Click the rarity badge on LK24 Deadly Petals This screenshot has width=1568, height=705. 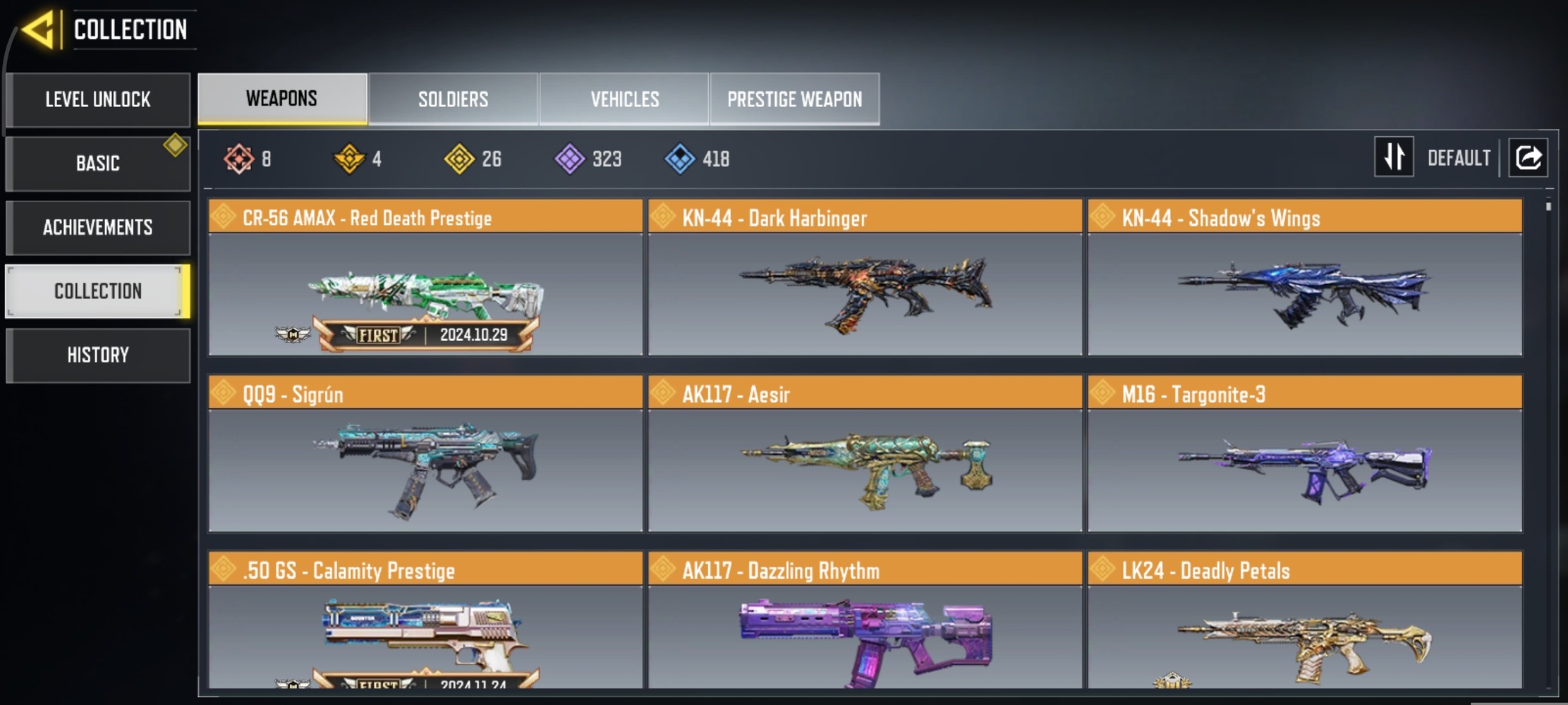pos(1104,570)
